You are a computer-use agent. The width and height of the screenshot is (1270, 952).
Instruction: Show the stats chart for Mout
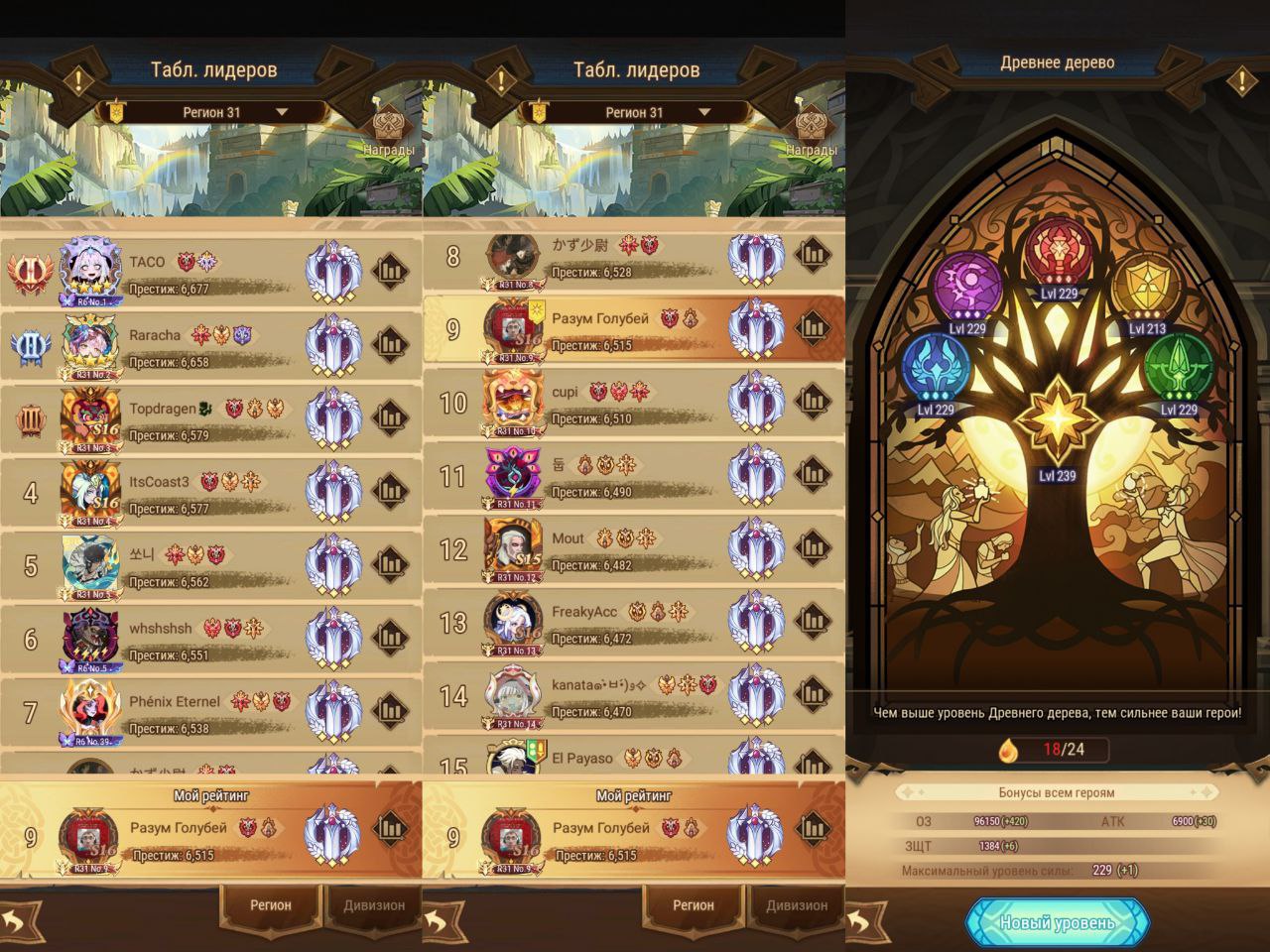(814, 550)
